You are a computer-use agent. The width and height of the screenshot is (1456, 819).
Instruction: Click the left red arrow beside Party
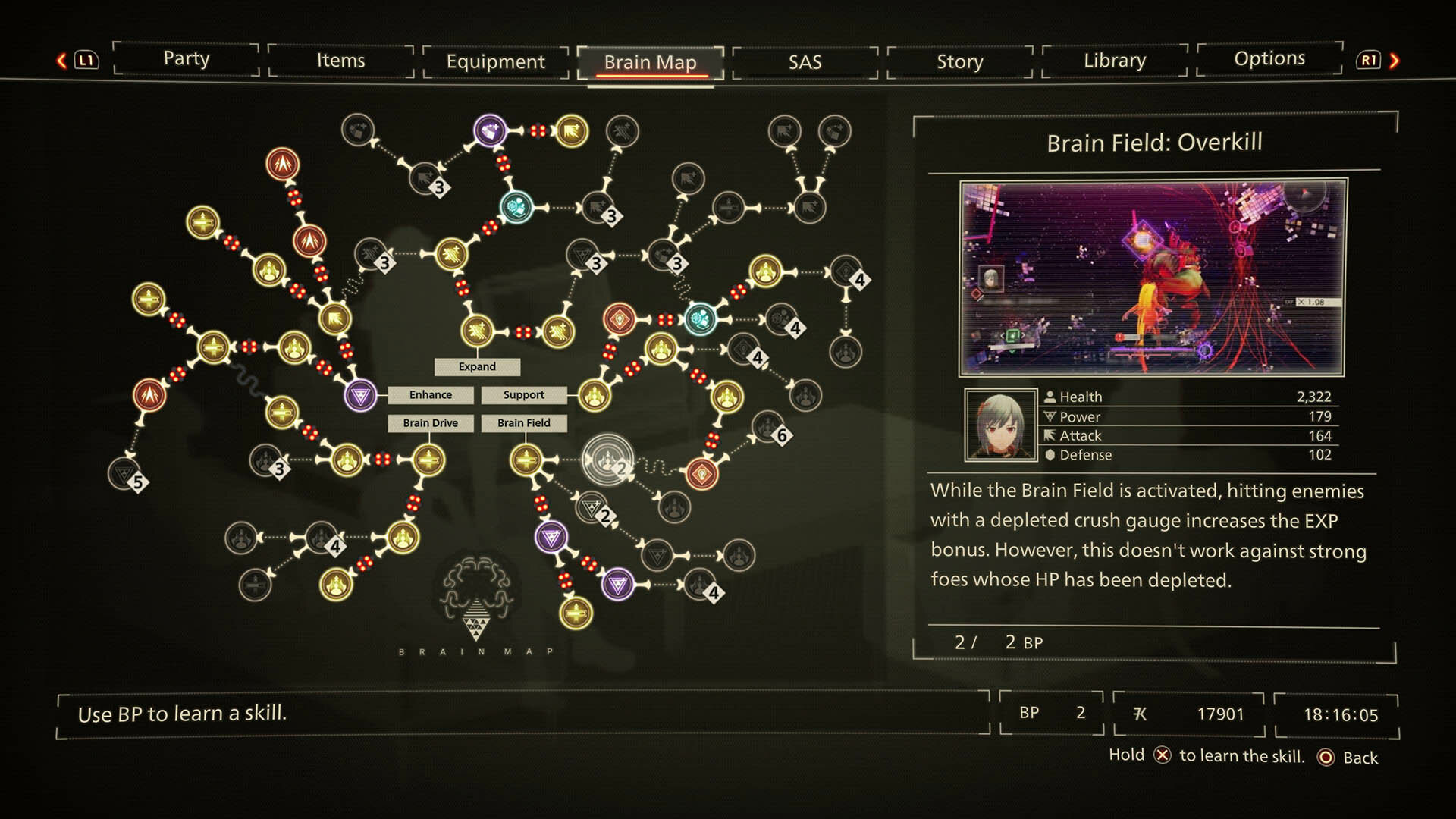(x=62, y=61)
